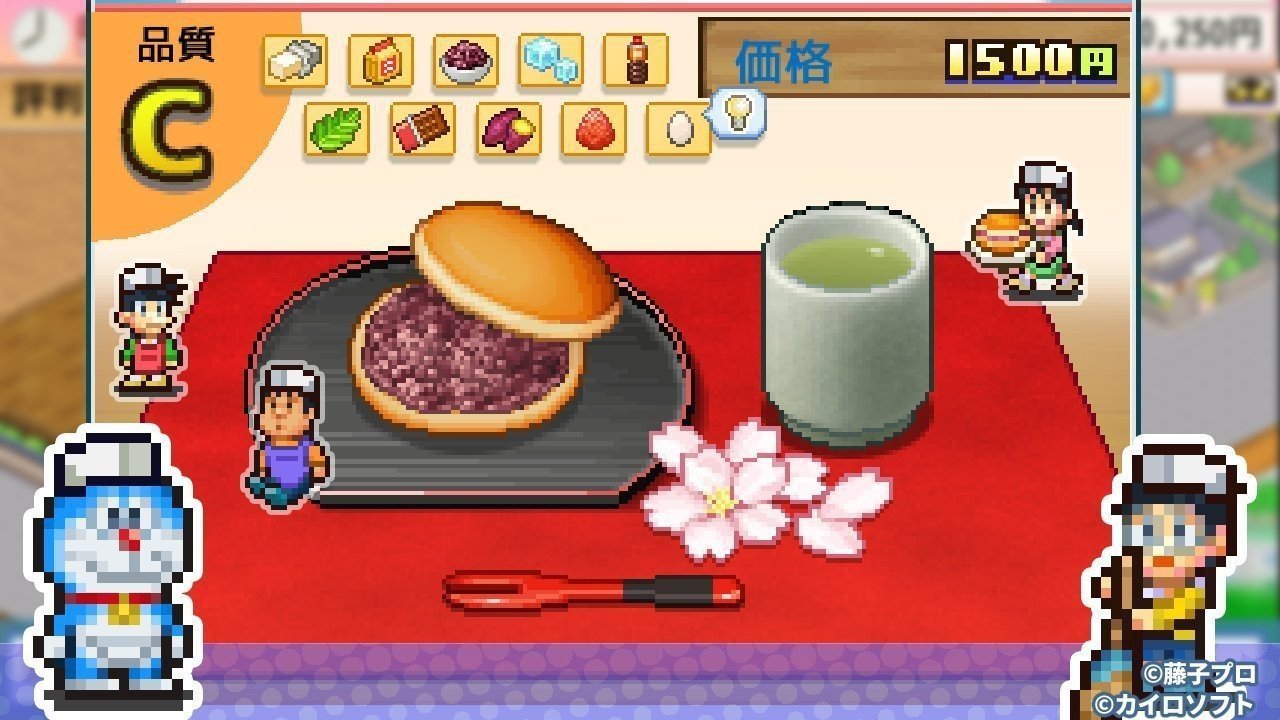1280x720 pixels.
Task: Select the butter ingredient icon
Action: [294, 60]
